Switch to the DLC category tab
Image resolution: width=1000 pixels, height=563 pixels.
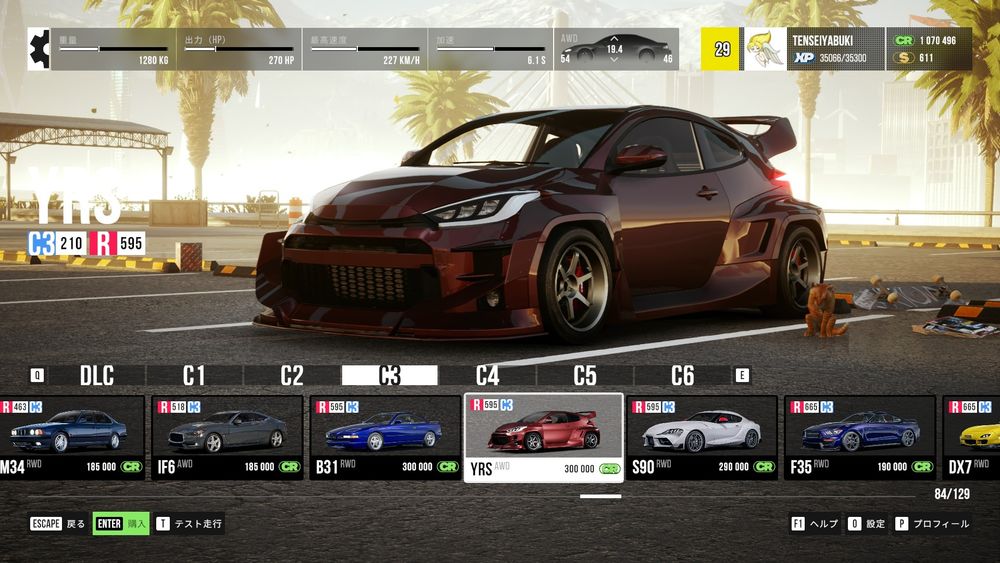click(x=97, y=376)
